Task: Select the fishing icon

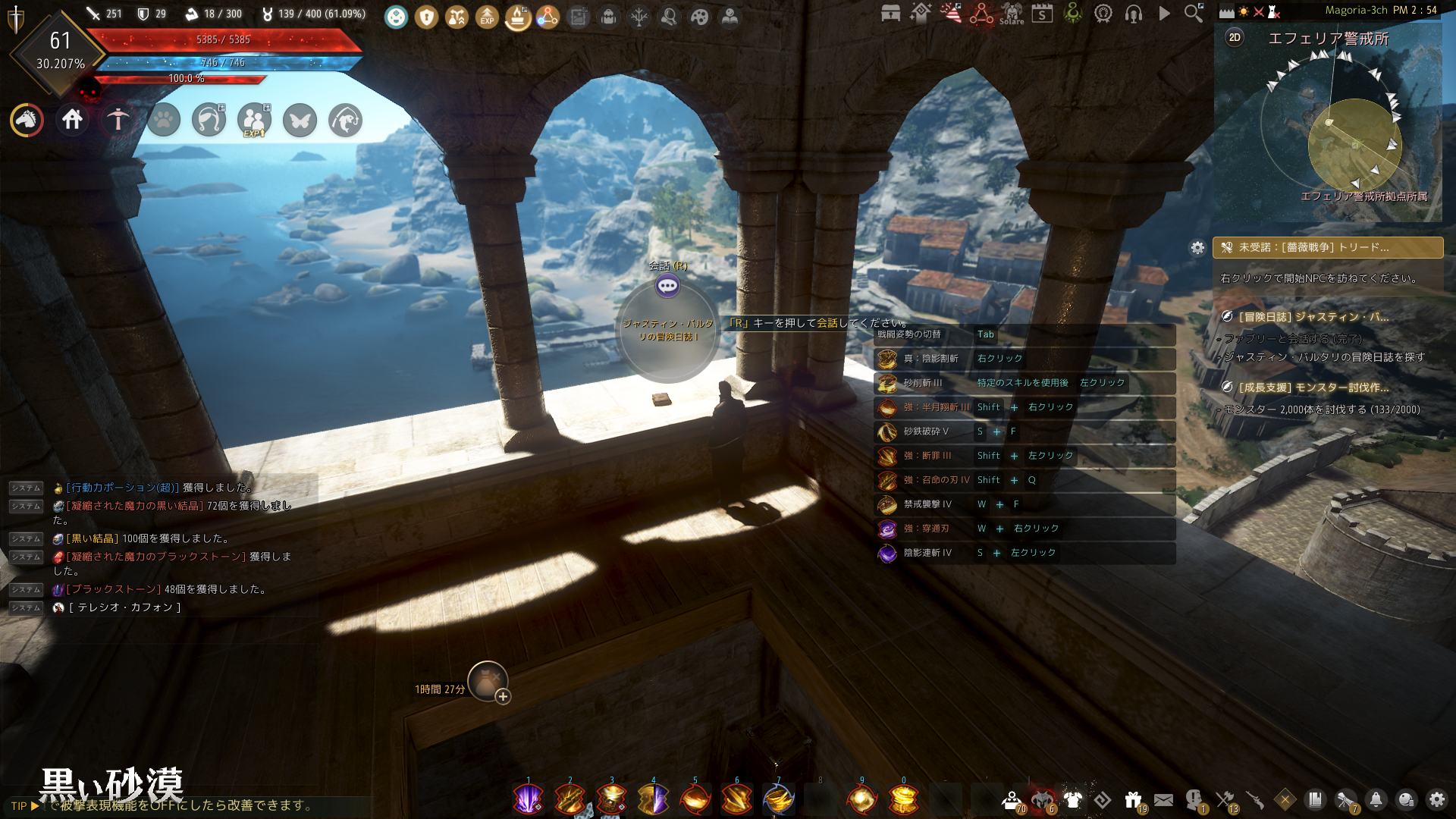Action: (x=118, y=120)
